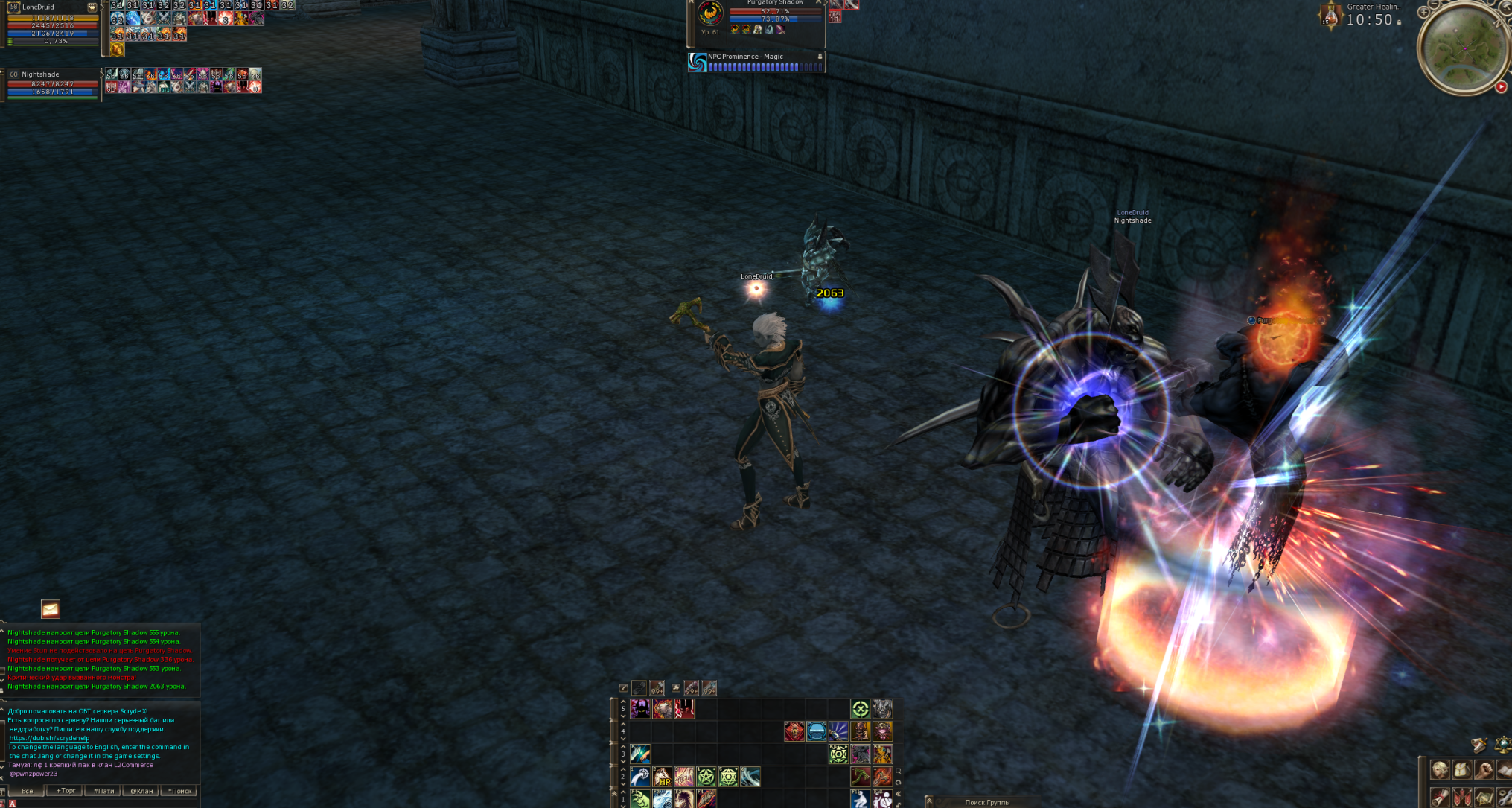The width and height of the screenshot is (1512, 808).
Task: Select the @Клан chat tab
Action: (141, 791)
